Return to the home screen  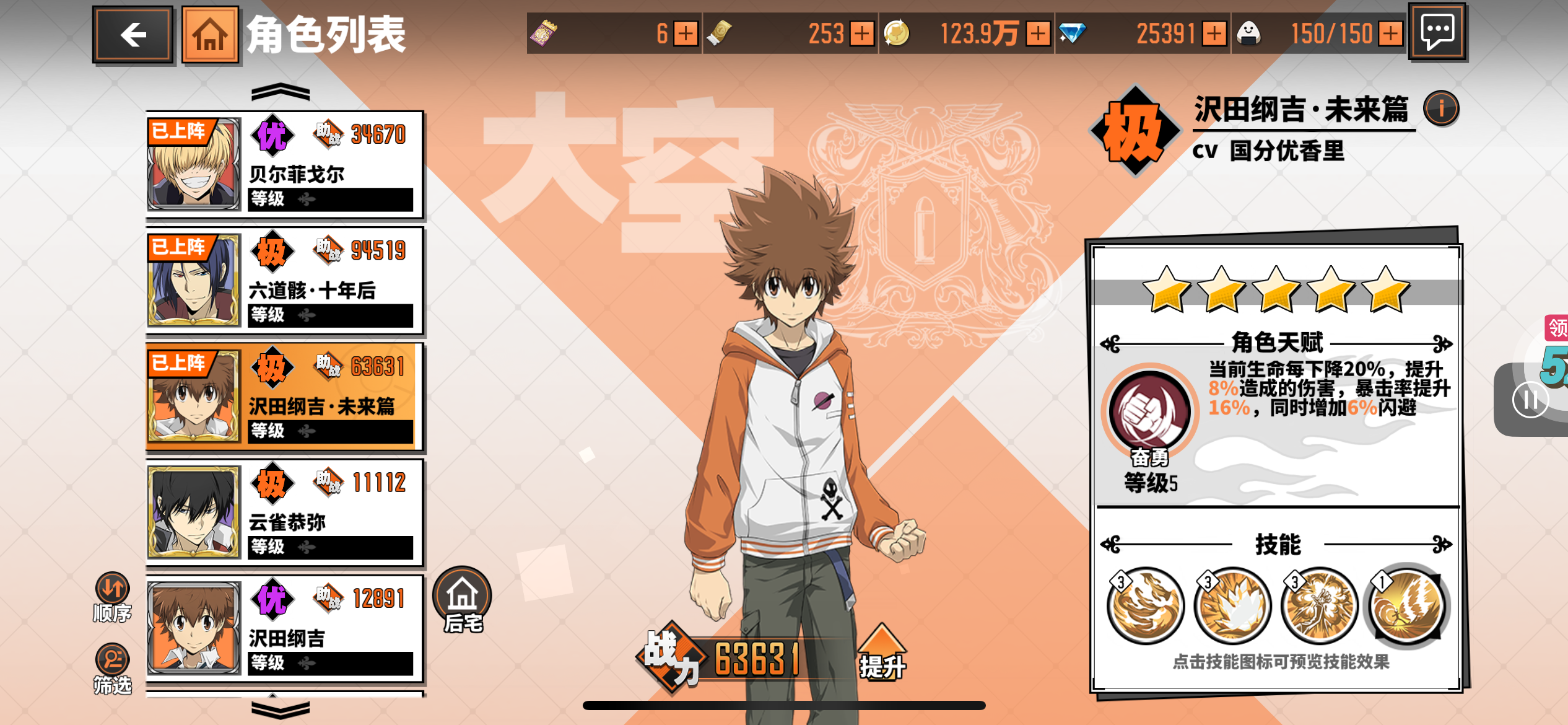(x=210, y=35)
